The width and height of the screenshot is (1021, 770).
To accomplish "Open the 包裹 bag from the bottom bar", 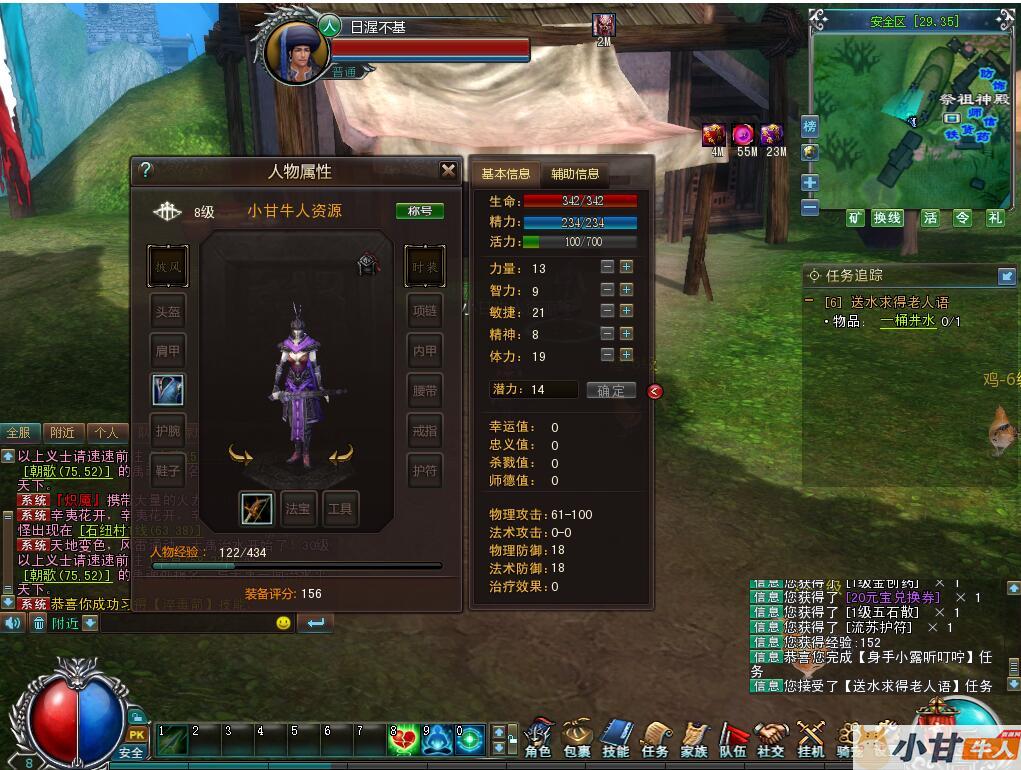I will pyautogui.click(x=576, y=738).
